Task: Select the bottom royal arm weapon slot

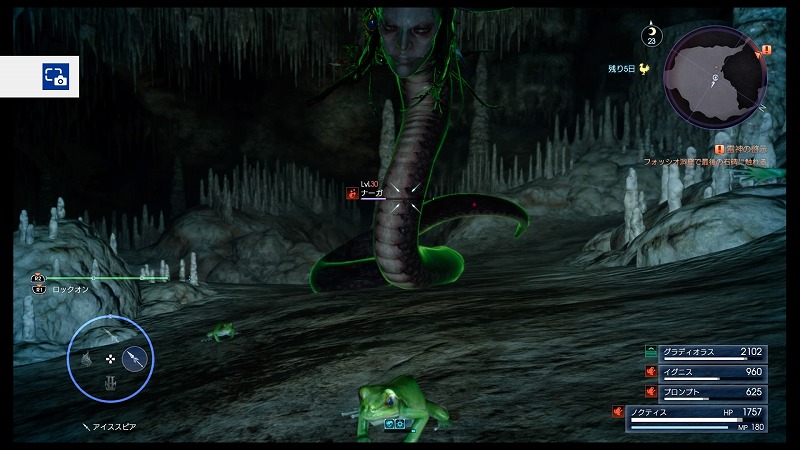Action: [110, 382]
